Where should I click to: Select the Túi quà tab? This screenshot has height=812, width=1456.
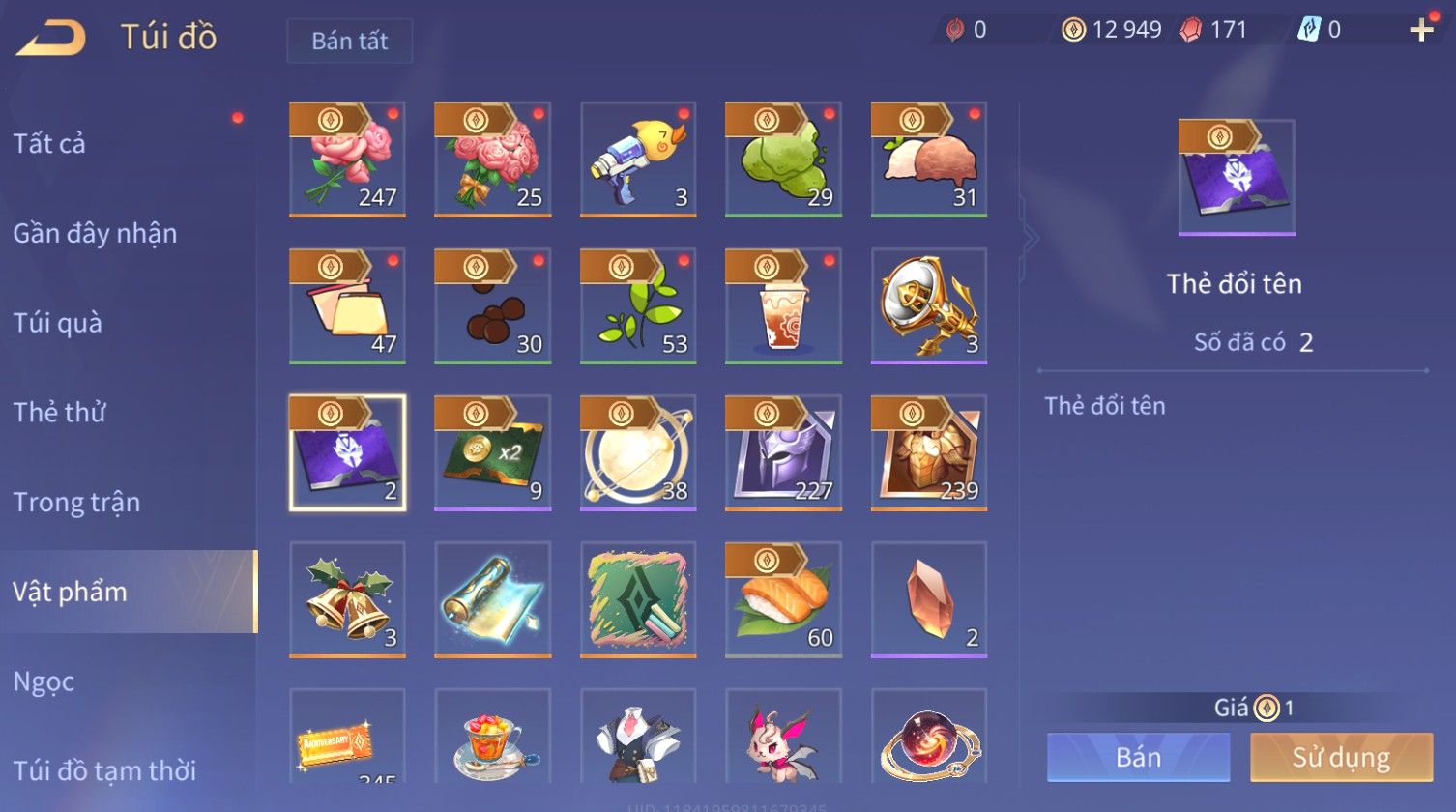(x=58, y=323)
